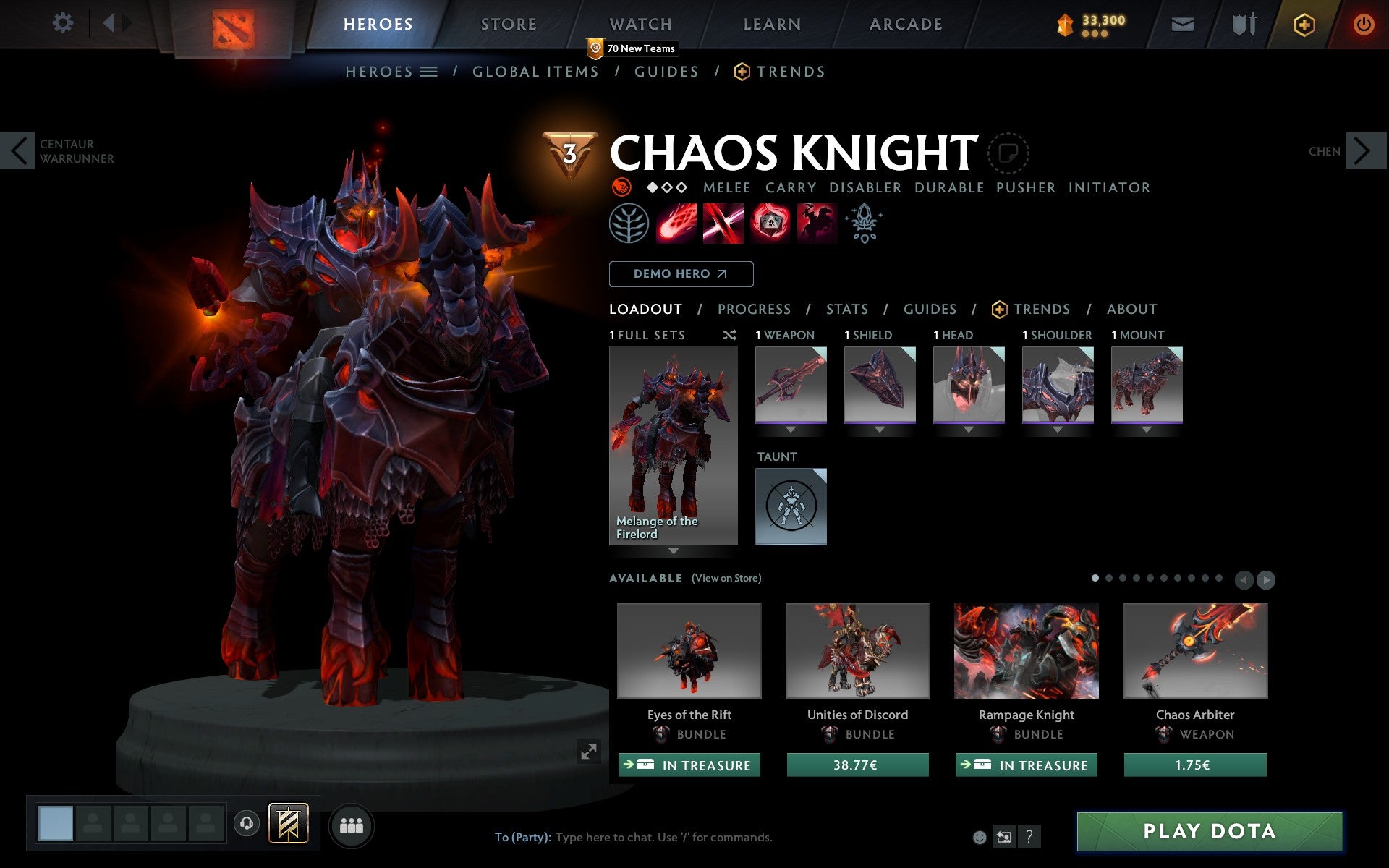
Task: Click the shards balance showing 33,300
Action: [x=1094, y=22]
